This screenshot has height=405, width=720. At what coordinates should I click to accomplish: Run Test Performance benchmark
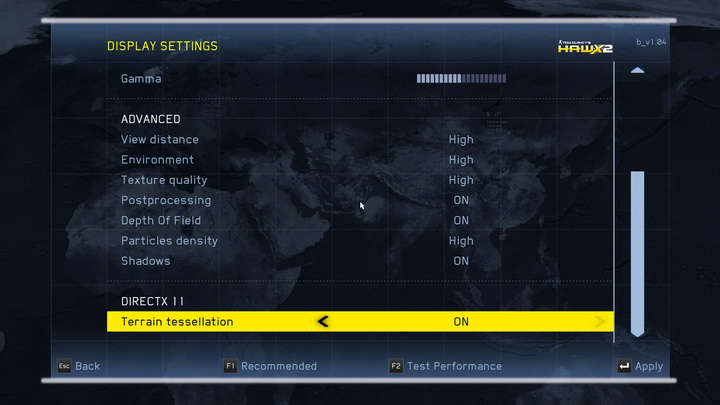(x=446, y=366)
